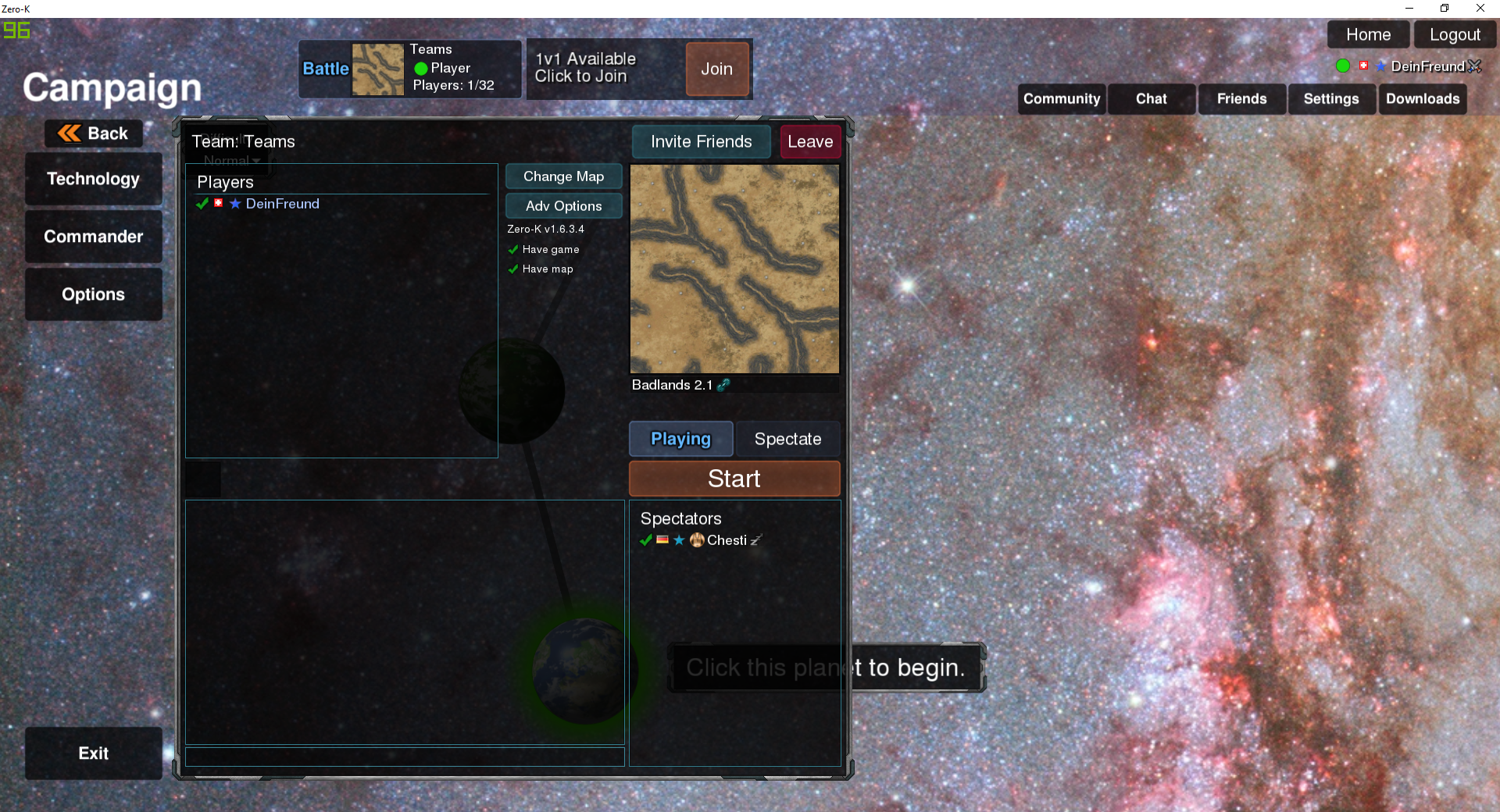Open the Technology menu

coord(93,179)
